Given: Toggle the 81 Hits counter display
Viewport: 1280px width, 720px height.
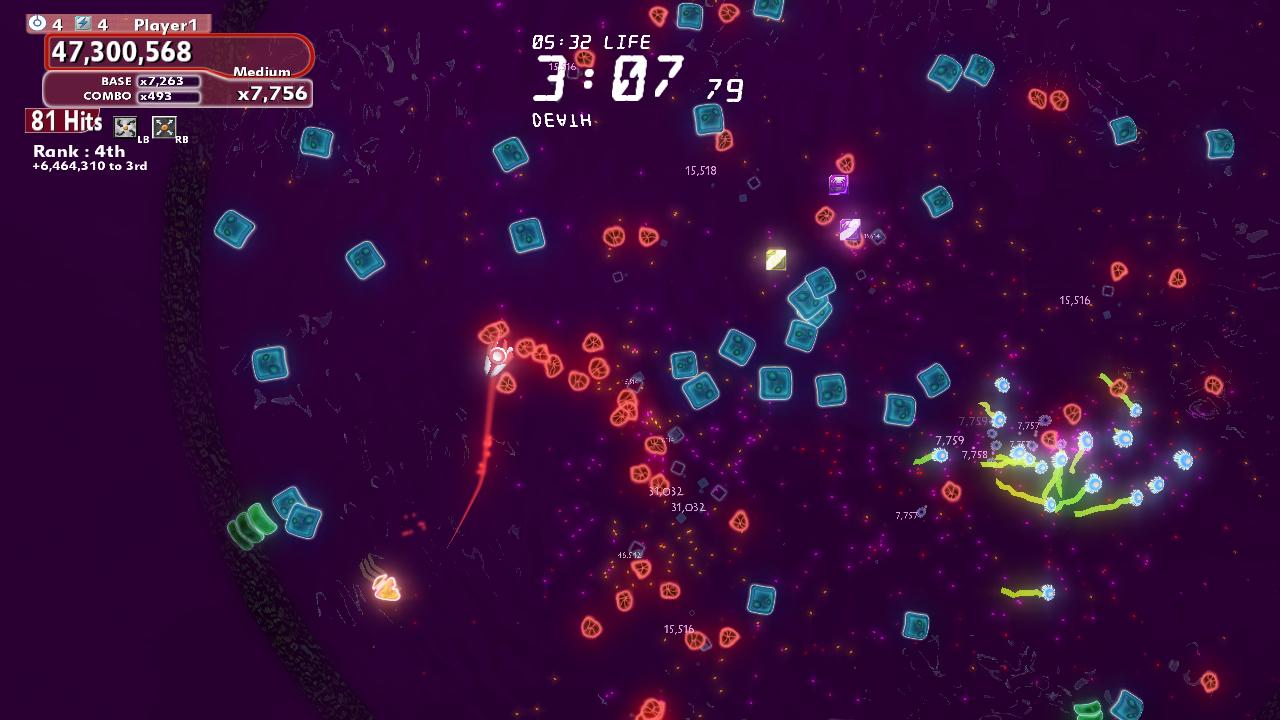Looking at the screenshot, I should [63, 120].
